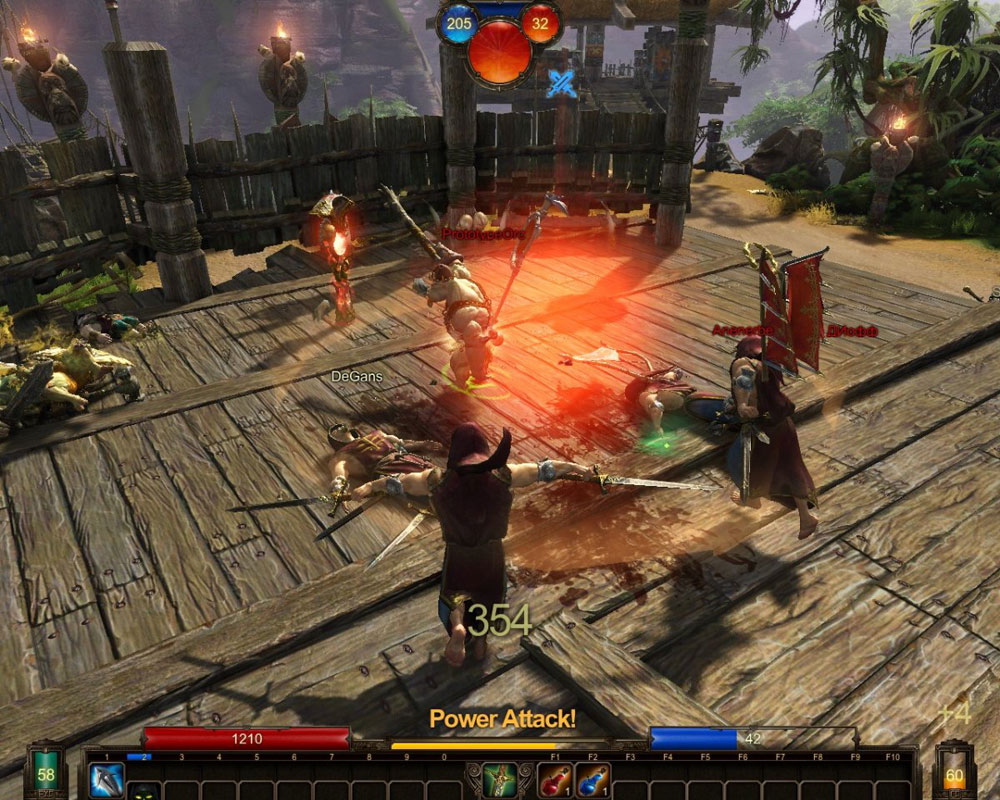Click the green sword emblem in the hotbar center
Screen dimensions: 1000x800
[x=500, y=779]
